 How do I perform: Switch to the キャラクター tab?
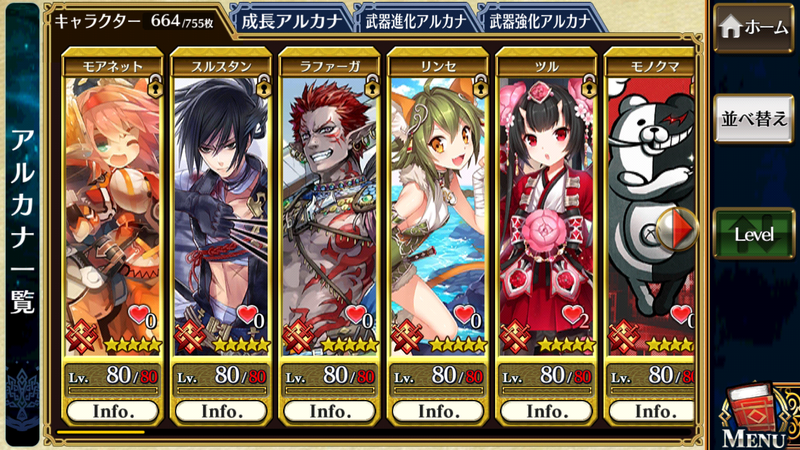[135, 19]
